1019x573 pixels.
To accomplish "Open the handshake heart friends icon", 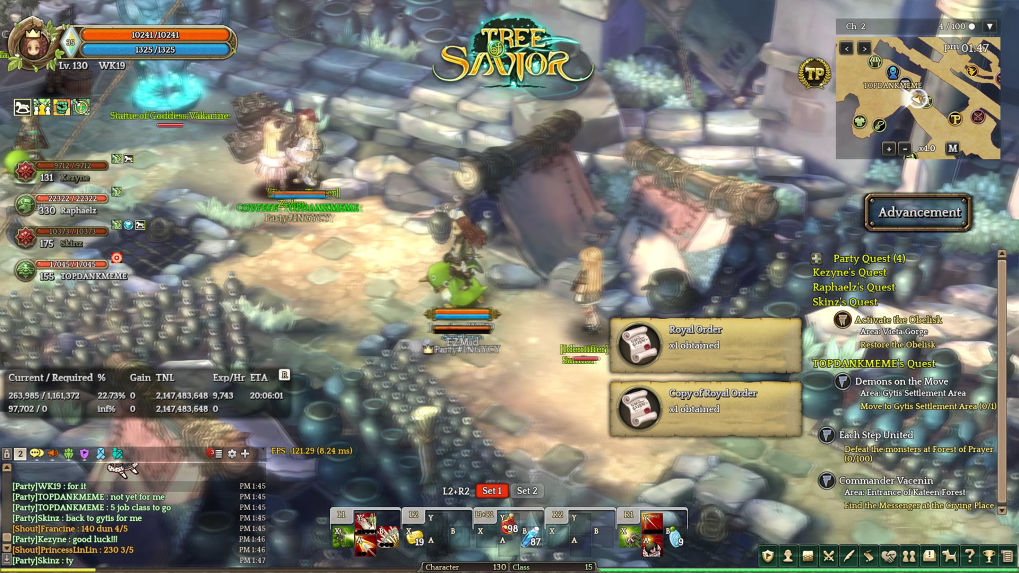I will 889,556.
